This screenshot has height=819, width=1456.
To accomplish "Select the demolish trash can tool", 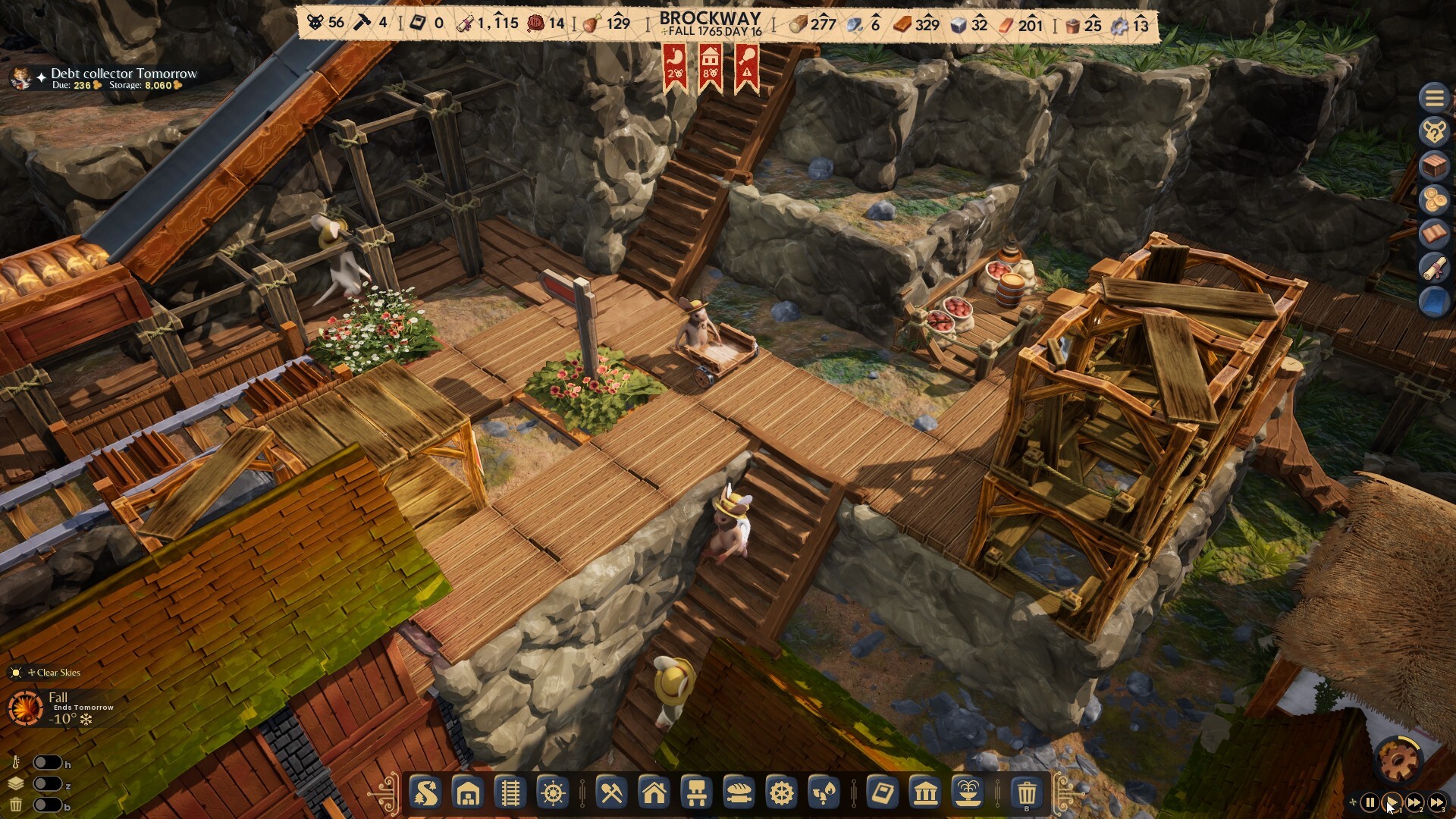I will click(1028, 794).
